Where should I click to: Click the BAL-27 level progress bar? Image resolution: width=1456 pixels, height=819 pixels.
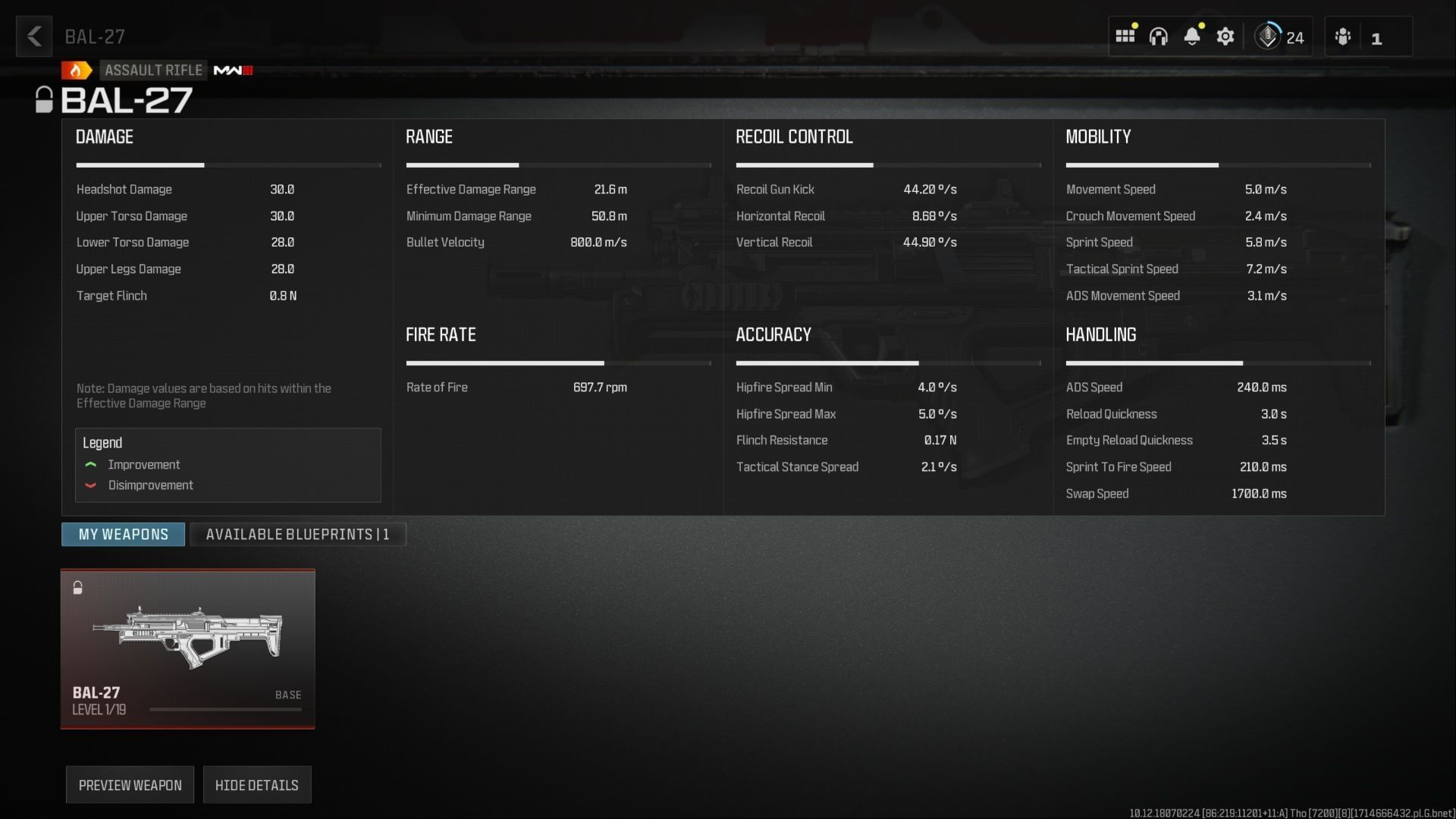pos(225,708)
